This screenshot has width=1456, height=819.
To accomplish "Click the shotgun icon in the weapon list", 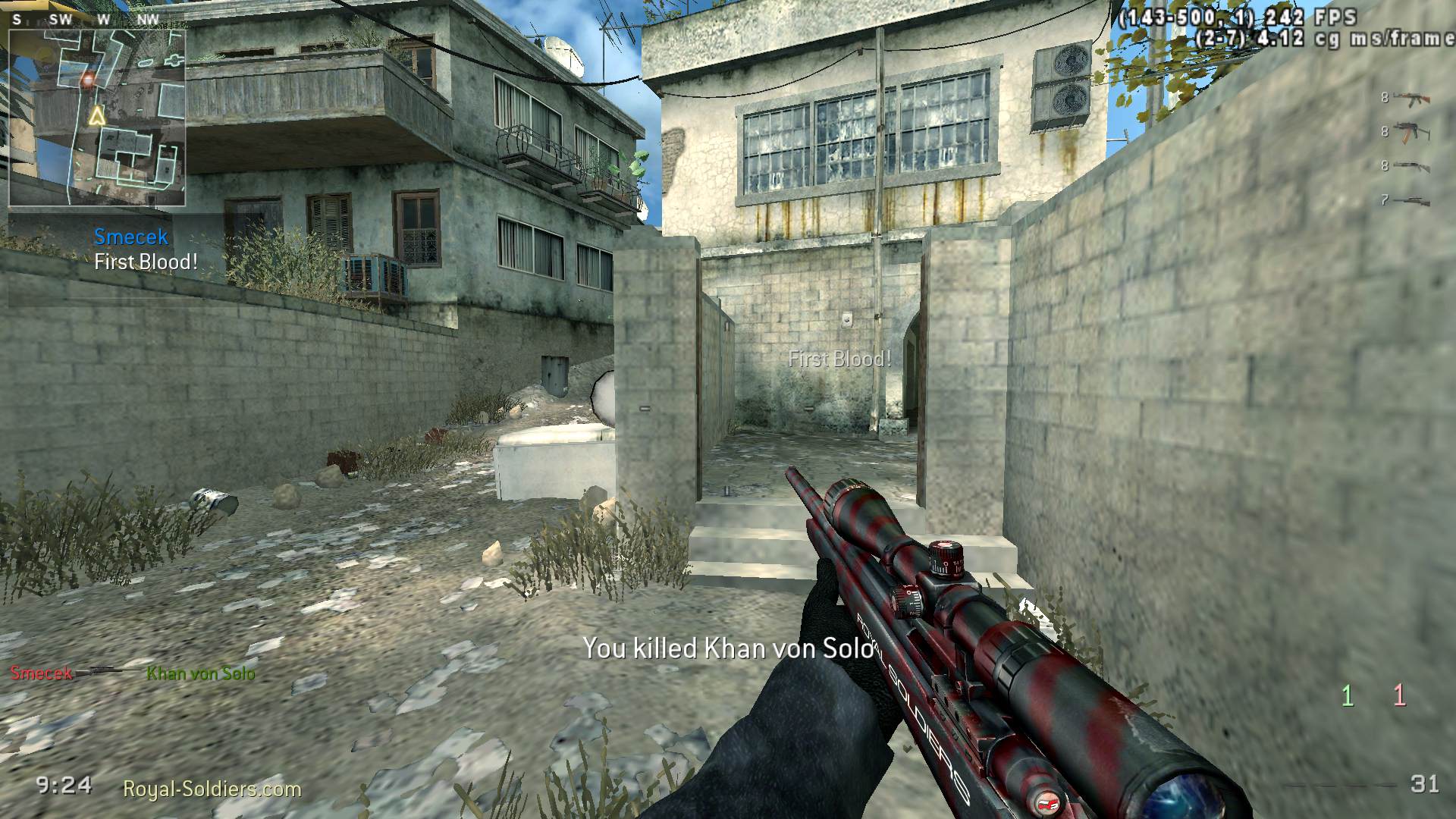I will click(1412, 167).
